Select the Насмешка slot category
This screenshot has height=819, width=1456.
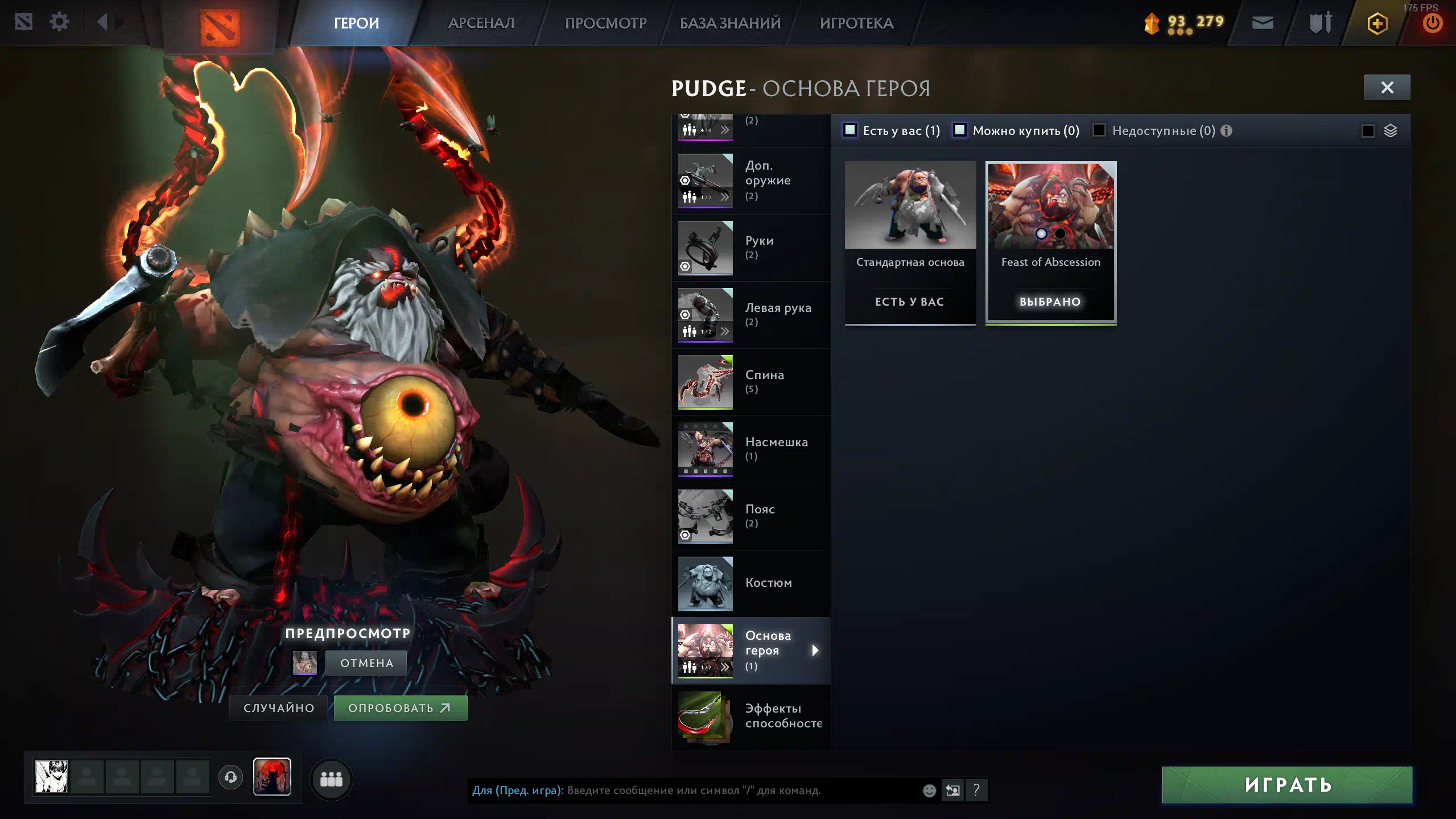(x=750, y=449)
